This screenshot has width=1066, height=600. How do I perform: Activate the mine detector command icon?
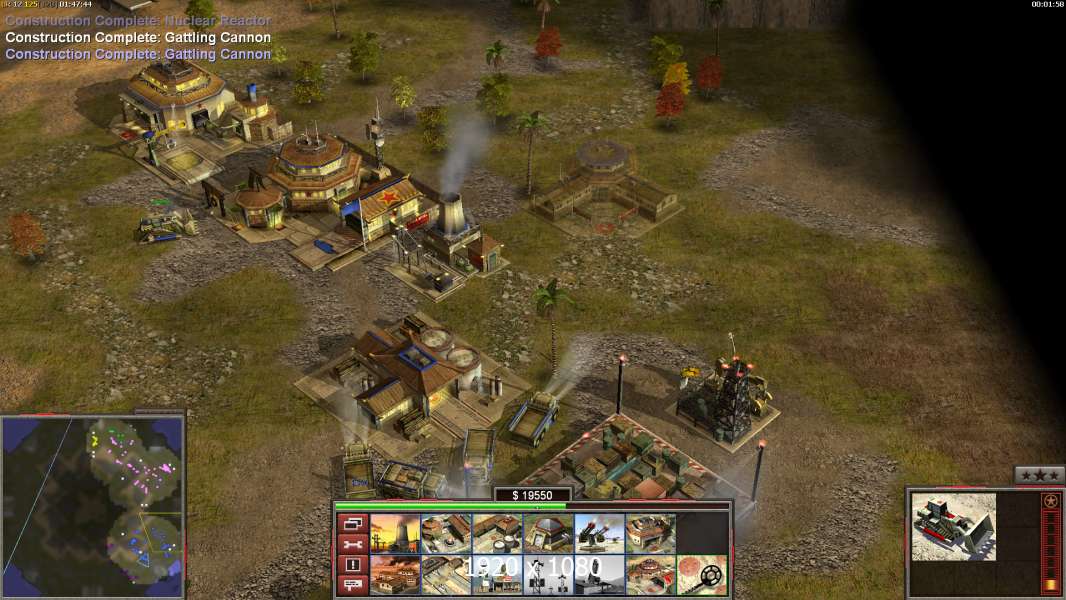point(702,575)
